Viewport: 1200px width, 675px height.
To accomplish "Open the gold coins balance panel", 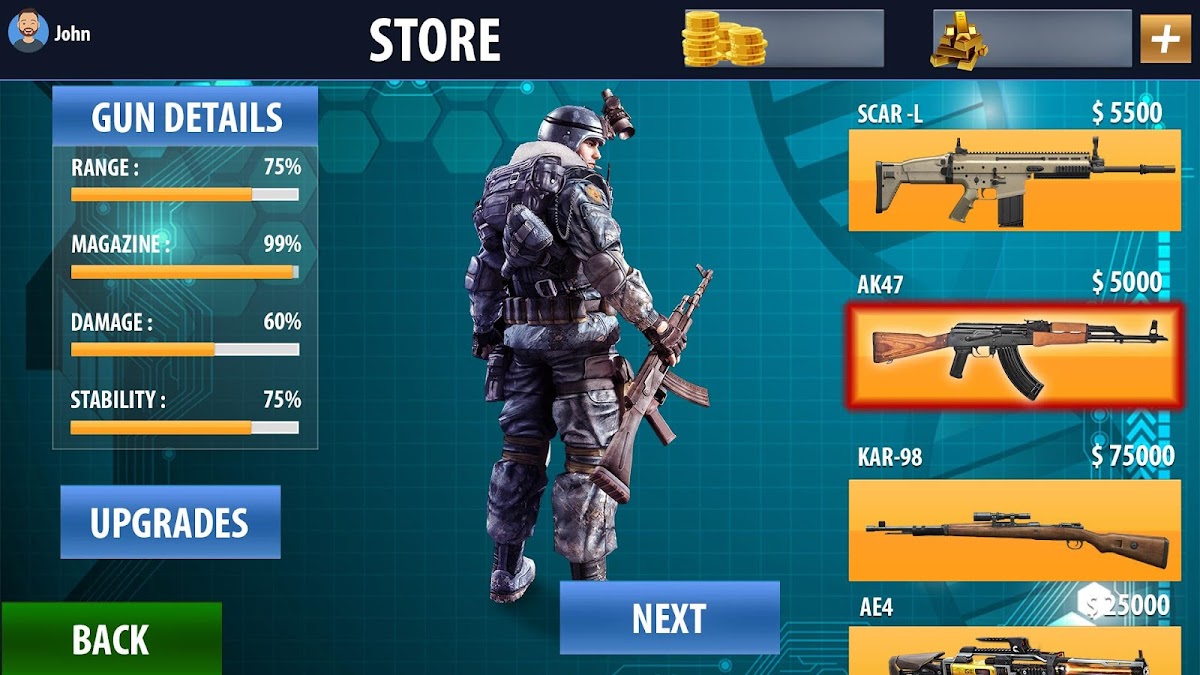I will (783, 39).
